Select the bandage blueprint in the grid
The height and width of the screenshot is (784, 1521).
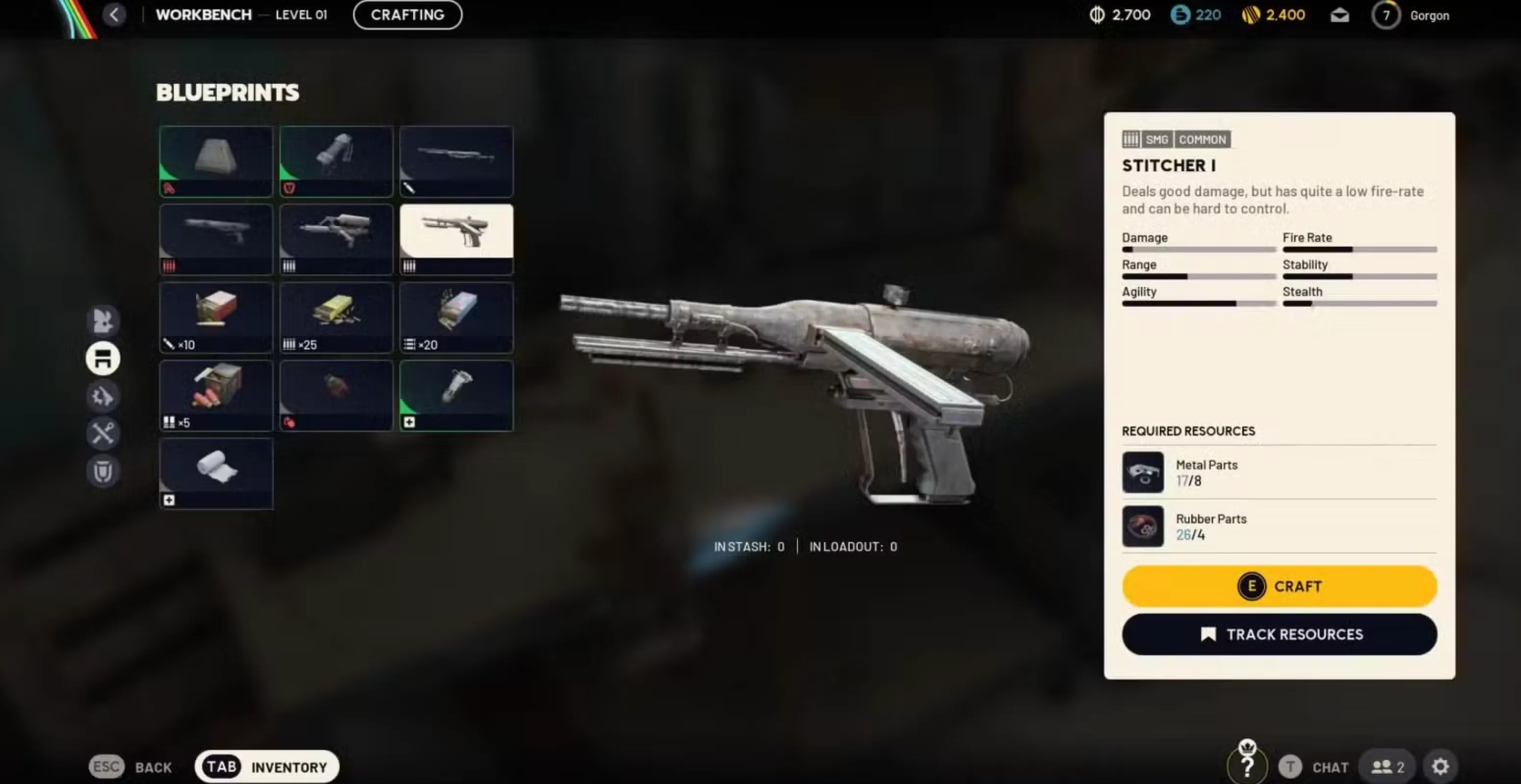click(216, 472)
